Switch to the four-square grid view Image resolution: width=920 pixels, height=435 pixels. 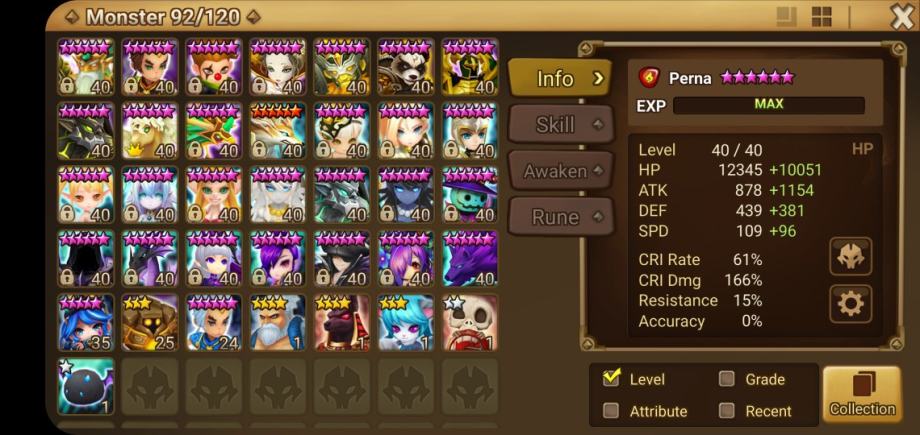[821, 17]
